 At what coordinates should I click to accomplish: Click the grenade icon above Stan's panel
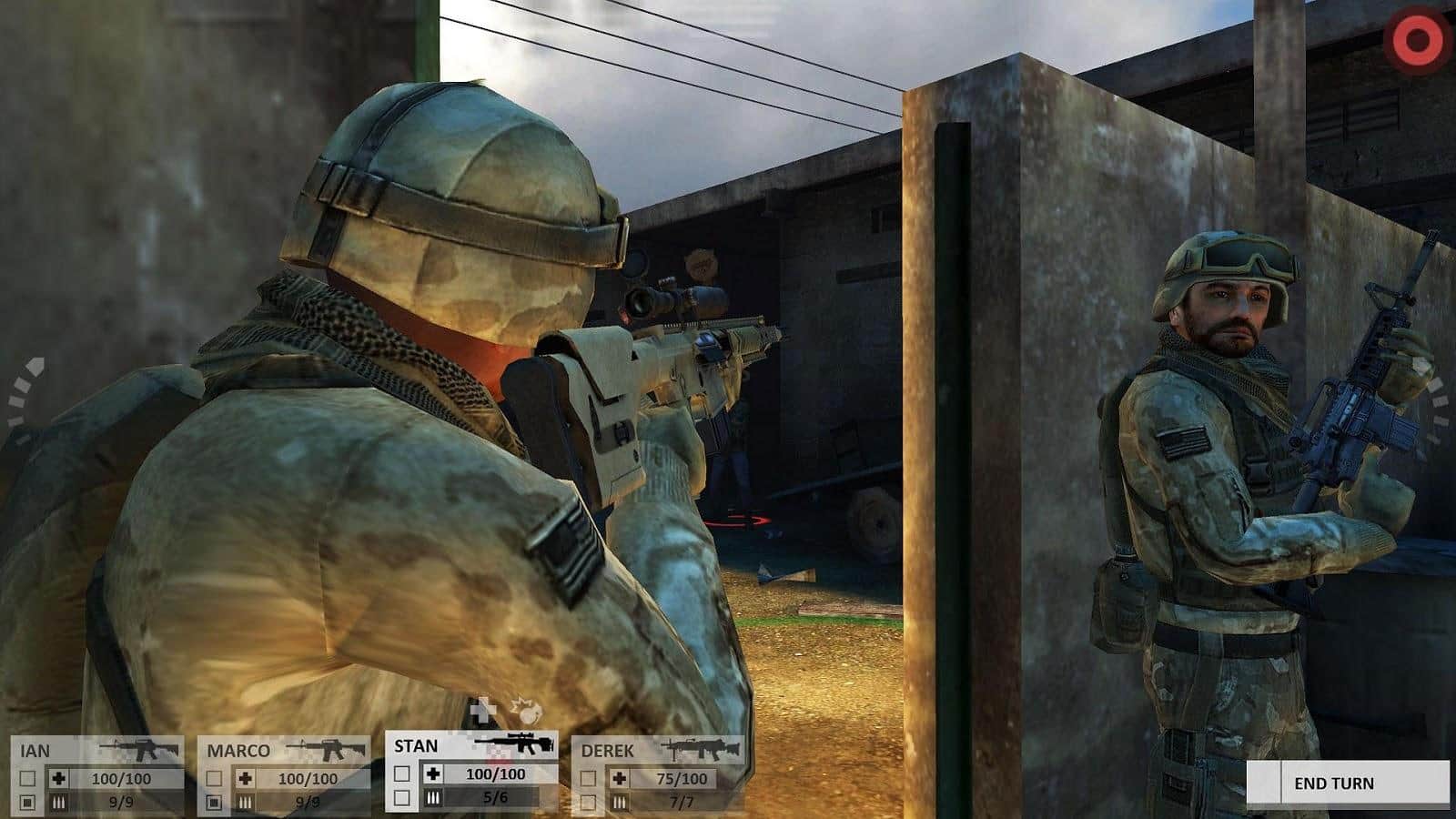point(526,709)
